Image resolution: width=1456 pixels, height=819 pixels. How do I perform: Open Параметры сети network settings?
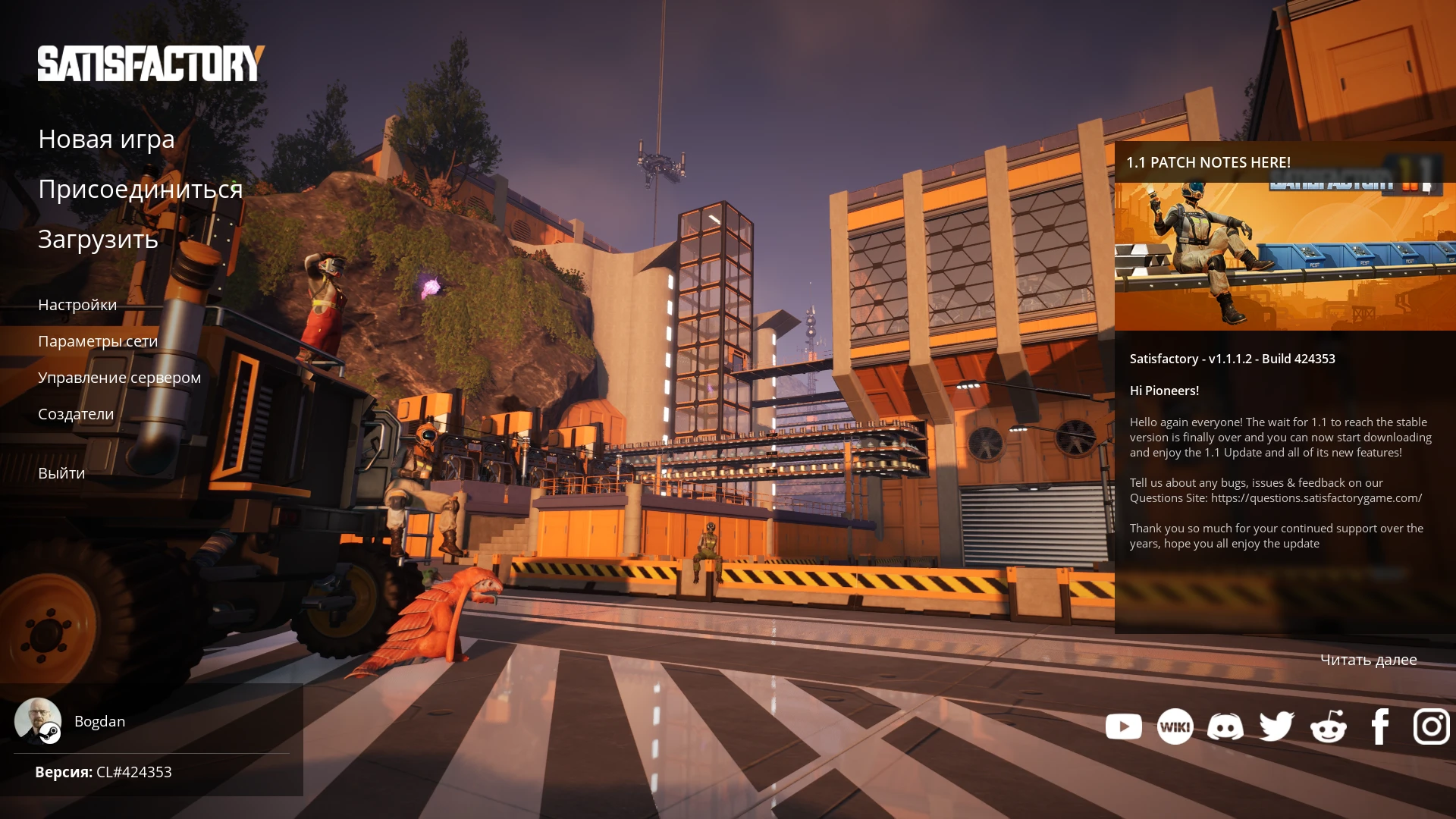(x=99, y=341)
